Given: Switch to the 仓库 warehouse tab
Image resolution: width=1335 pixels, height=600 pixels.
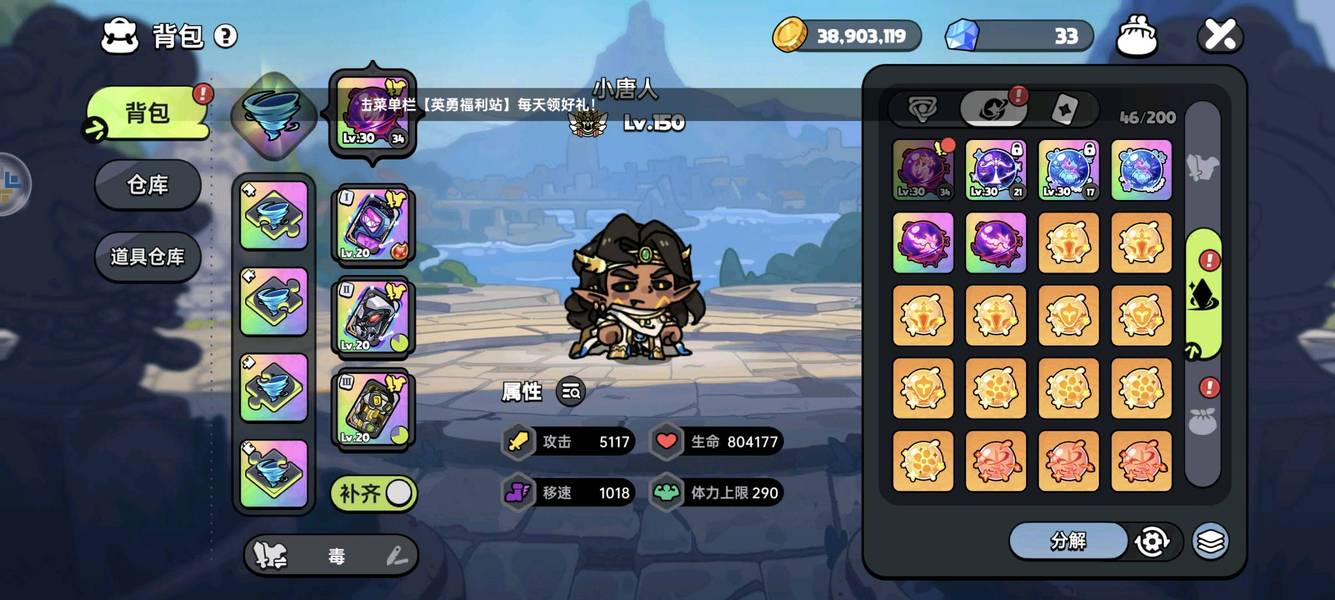Looking at the screenshot, I should (x=148, y=185).
